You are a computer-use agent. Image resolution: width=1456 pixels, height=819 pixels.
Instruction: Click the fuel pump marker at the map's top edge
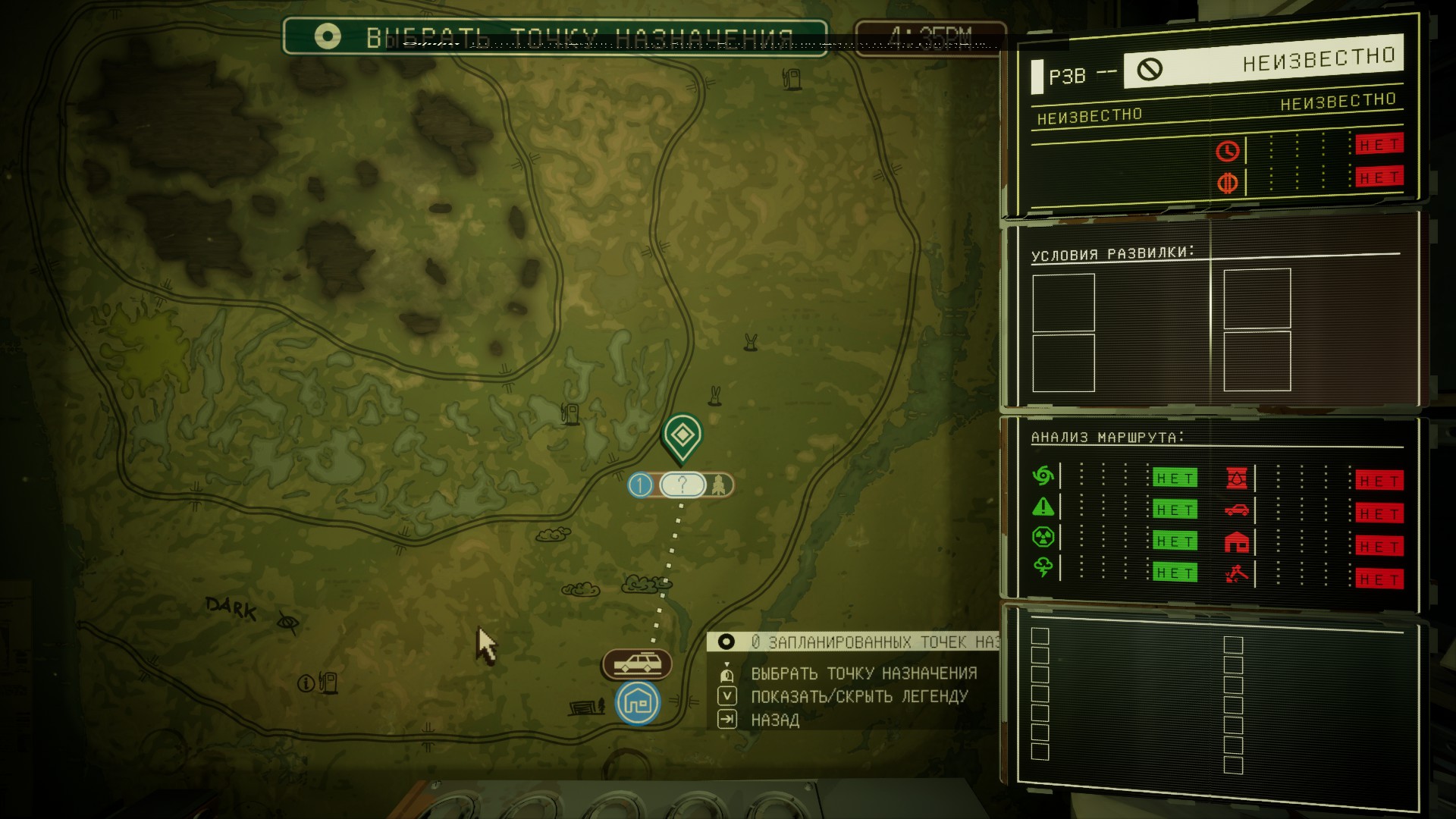pos(792,78)
